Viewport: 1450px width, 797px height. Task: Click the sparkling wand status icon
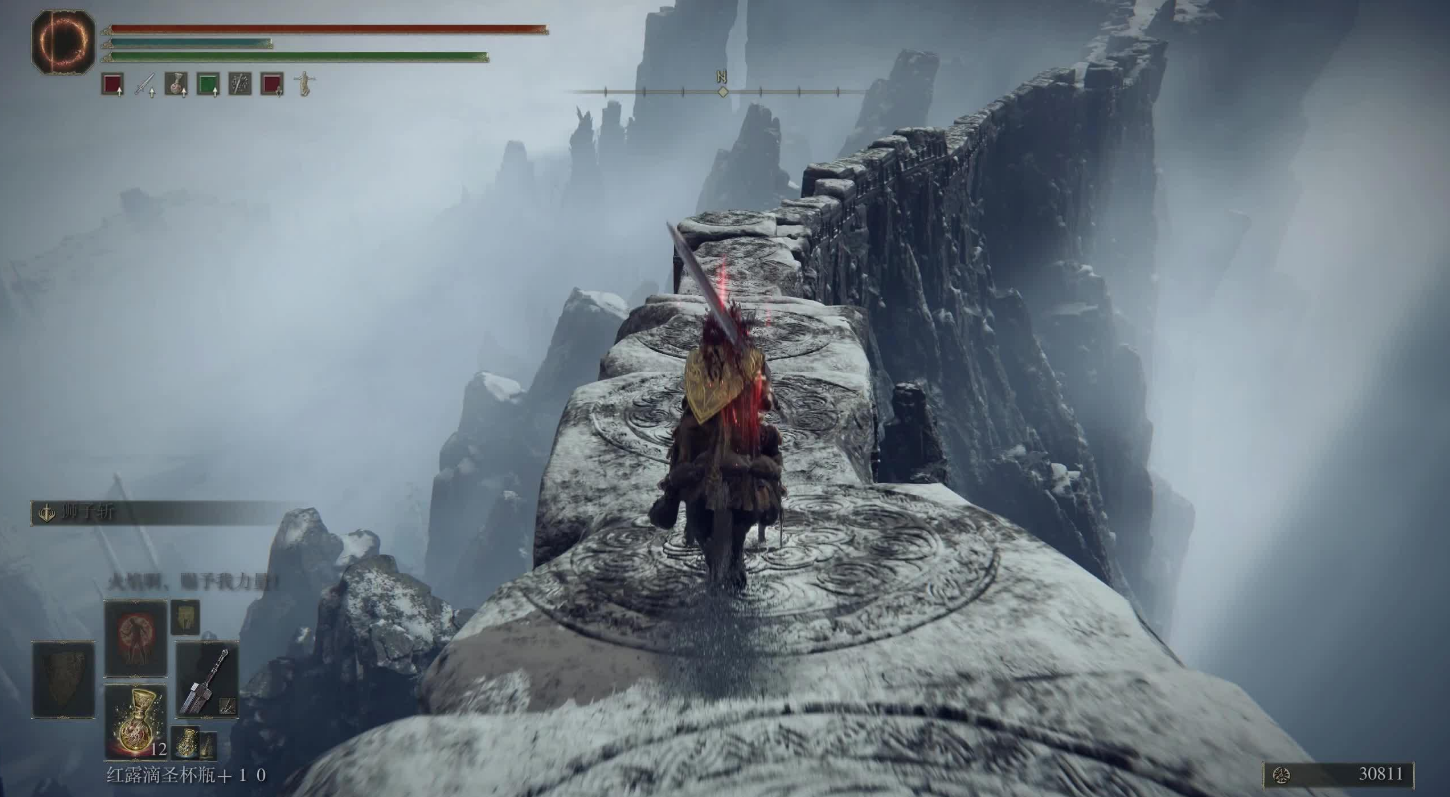pyautogui.click(x=240, y=84)
